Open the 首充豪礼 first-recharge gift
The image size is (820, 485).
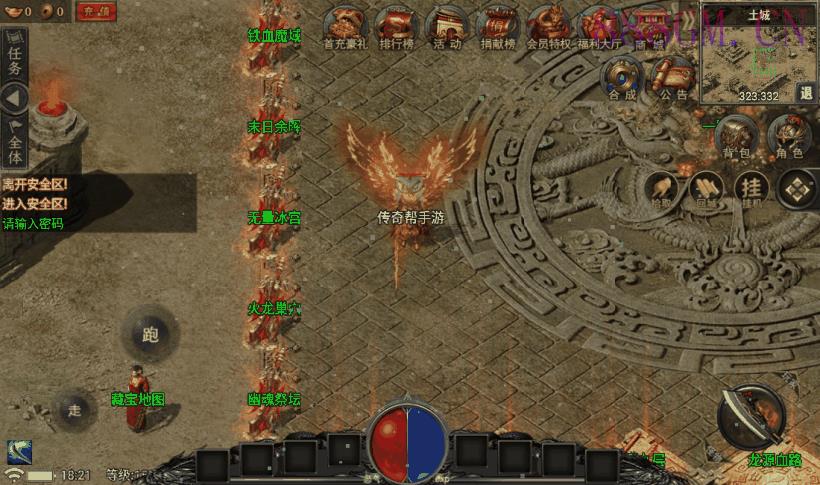pyautogui.click(x=348, y=25)
